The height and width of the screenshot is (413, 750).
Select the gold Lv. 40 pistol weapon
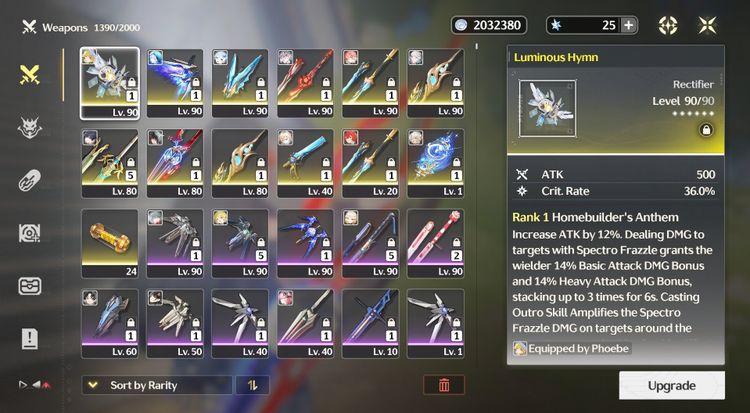pos(305,164)
